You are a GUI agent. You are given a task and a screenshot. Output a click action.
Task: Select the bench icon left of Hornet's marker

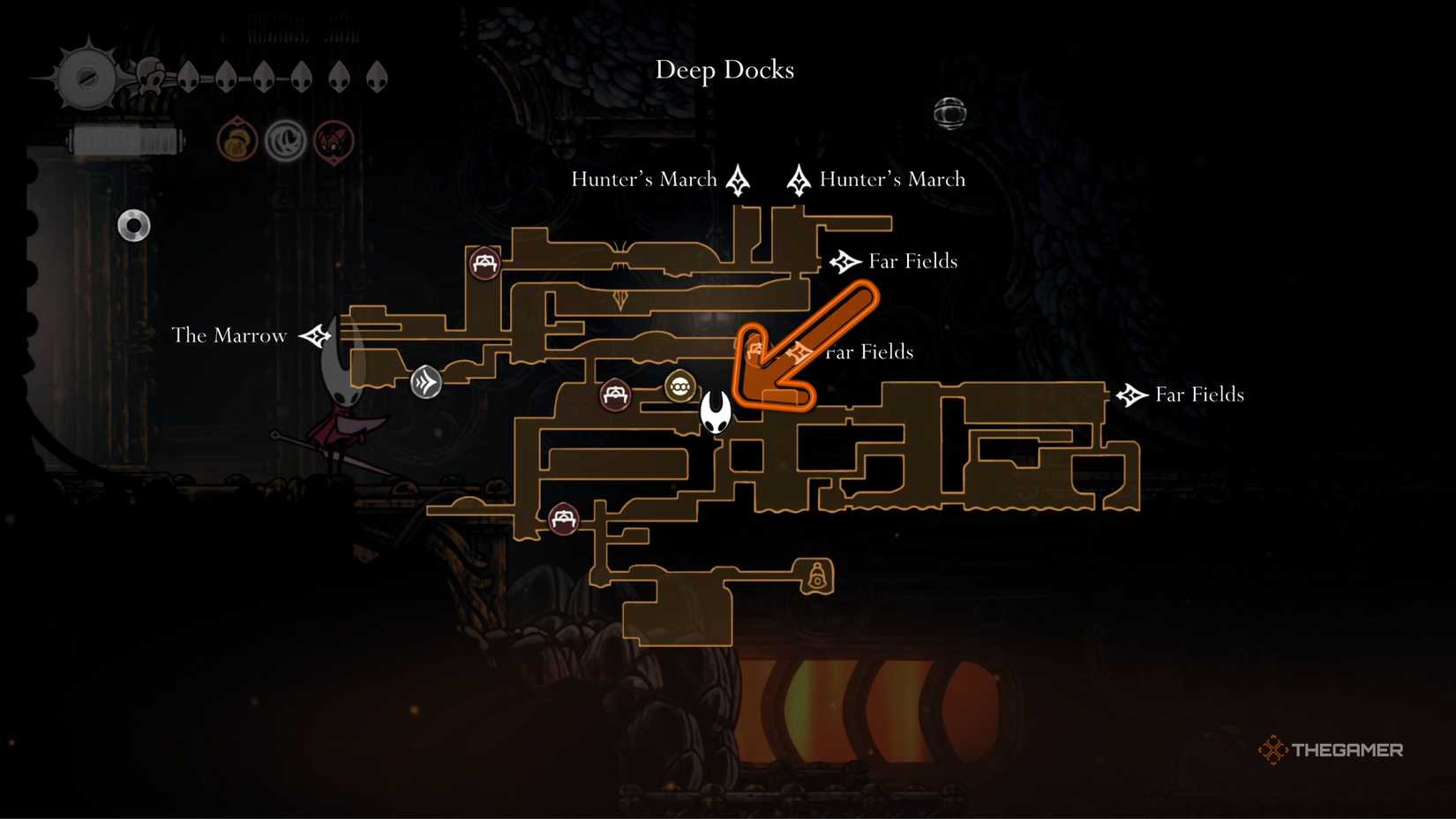click(x=616, y=396)
